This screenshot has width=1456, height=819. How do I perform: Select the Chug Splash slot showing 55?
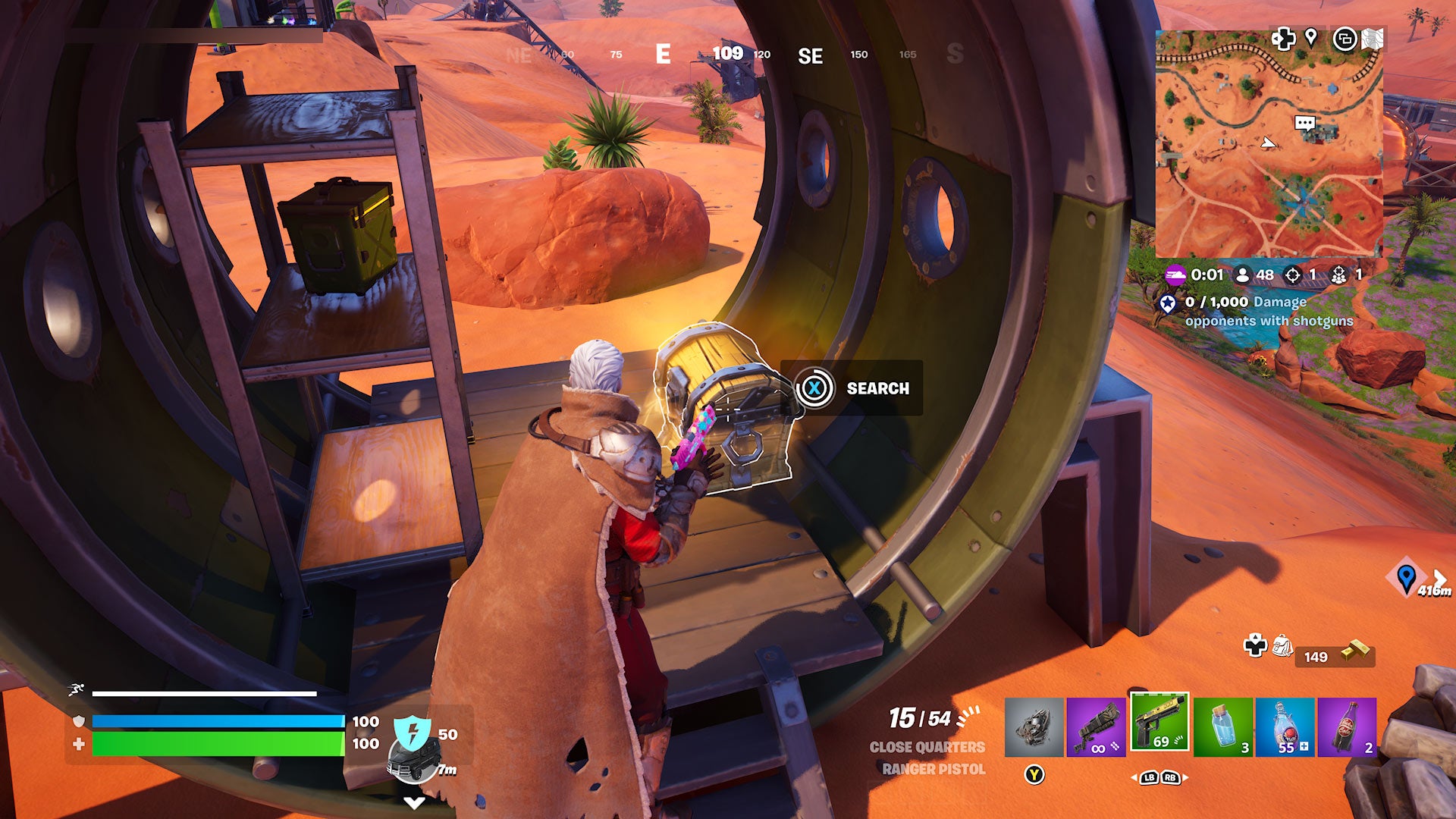click(1285, 726)
